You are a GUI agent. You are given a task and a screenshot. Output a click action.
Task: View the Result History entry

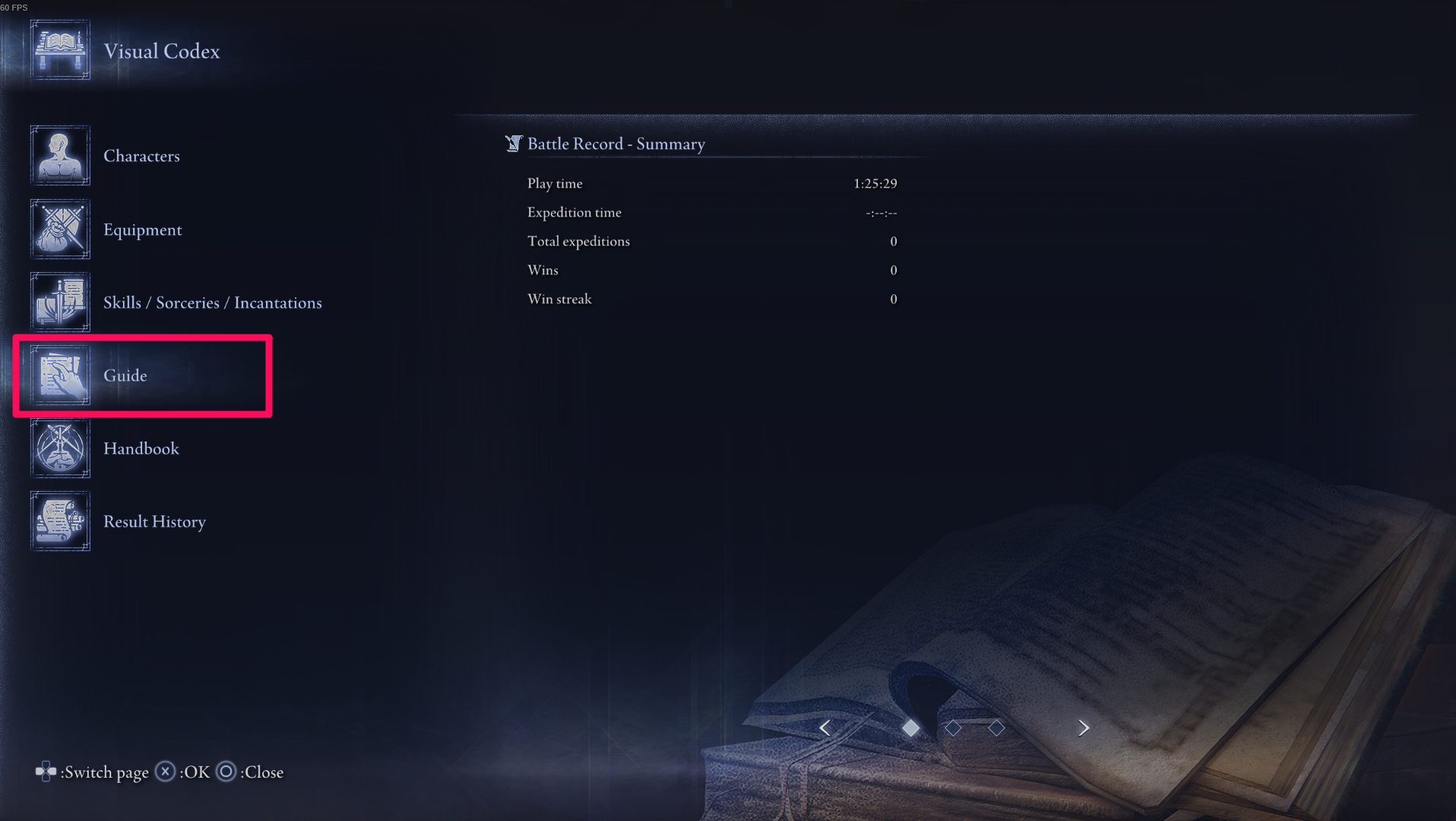(x=154, y=521)
